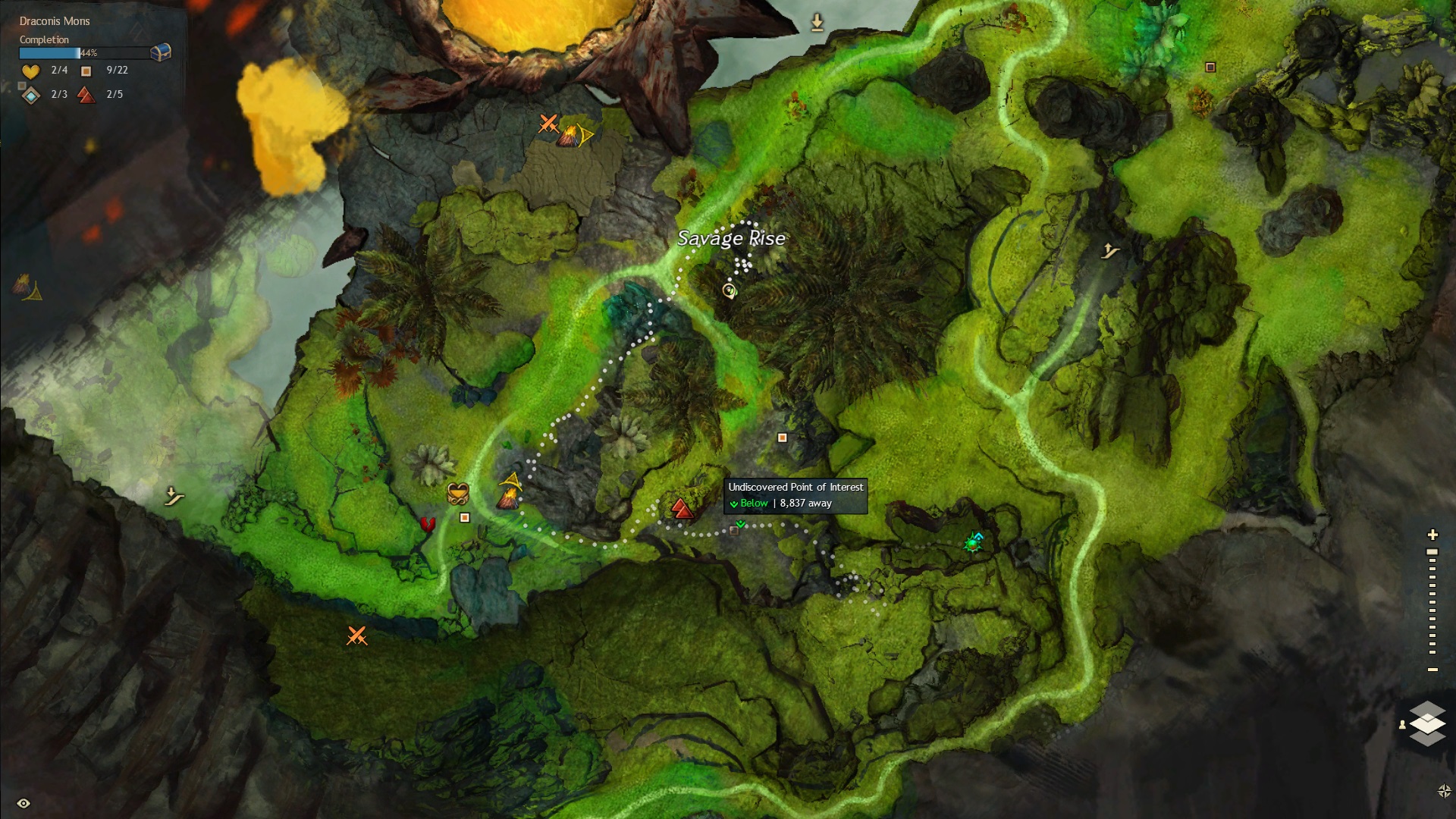Image resolution: width=1456 pixels, height=819 pixels.
Task: Select the green adventure swirl icon on the right
Action: point(974,541)
